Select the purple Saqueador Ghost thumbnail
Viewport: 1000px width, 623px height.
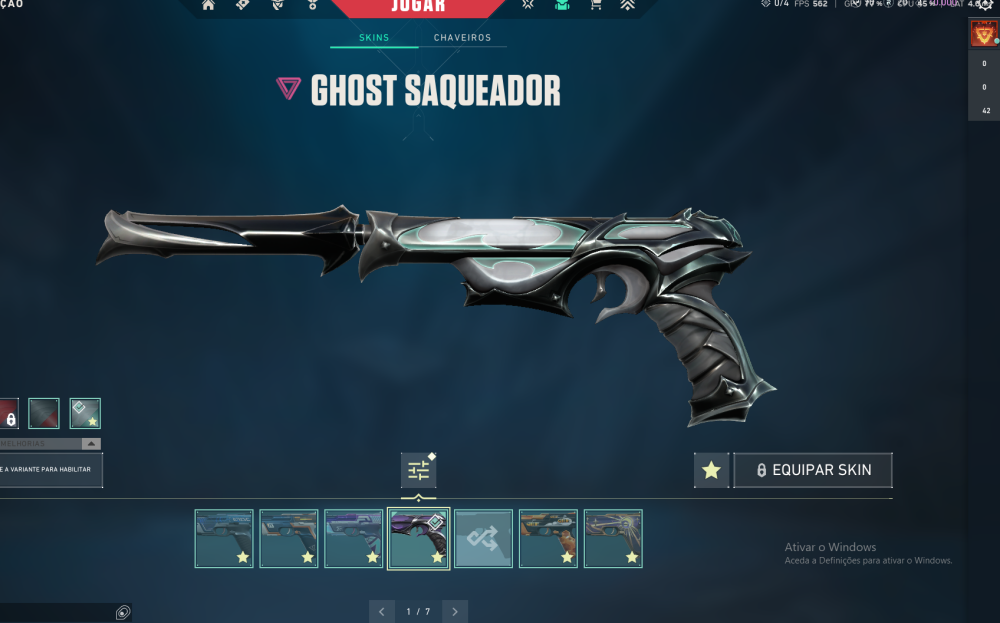[418, 538]
